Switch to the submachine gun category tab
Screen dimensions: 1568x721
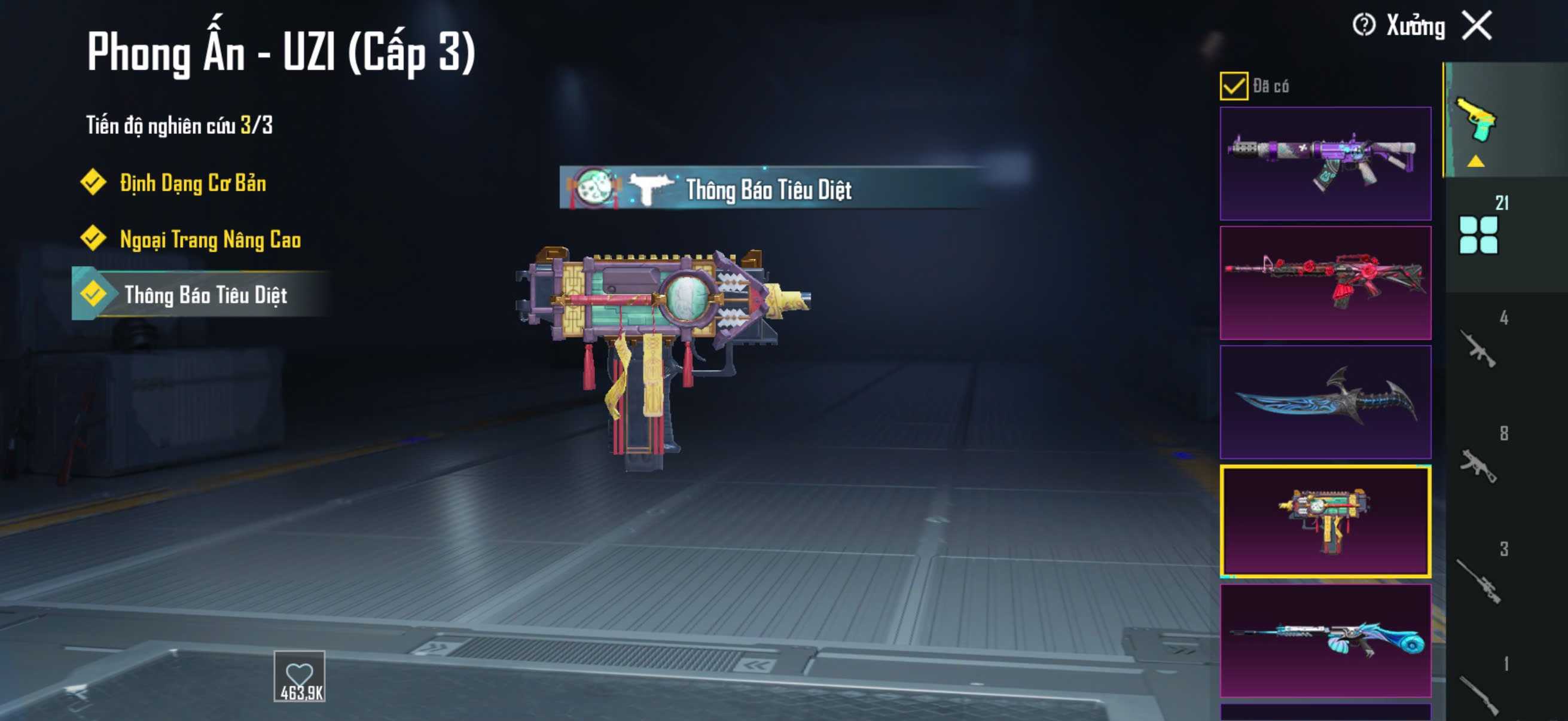(1478, 465)
